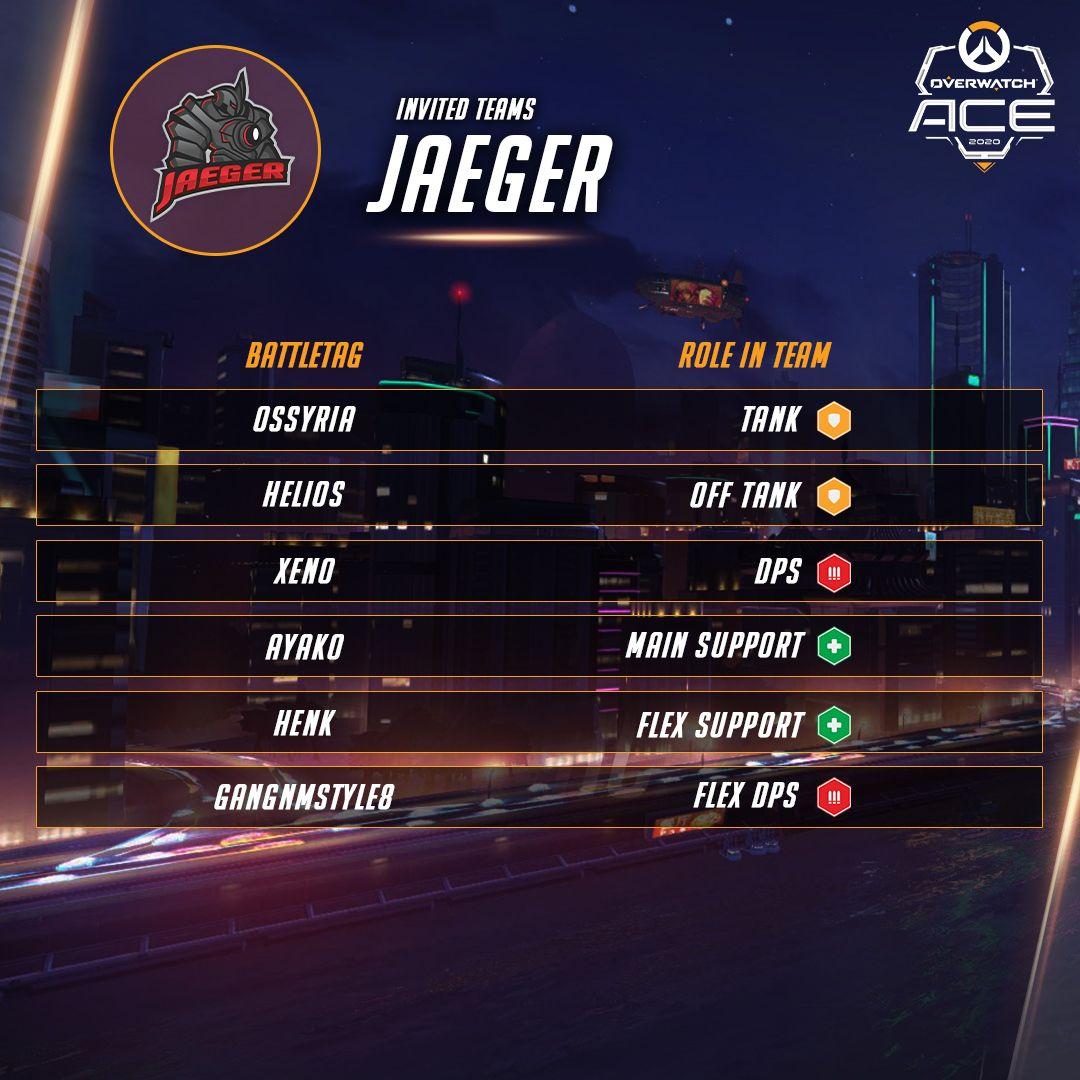This screenshot has width=1080, height=1080.
Task: Click the Xeno DPS roster row
Action: (x=539, y=571)
